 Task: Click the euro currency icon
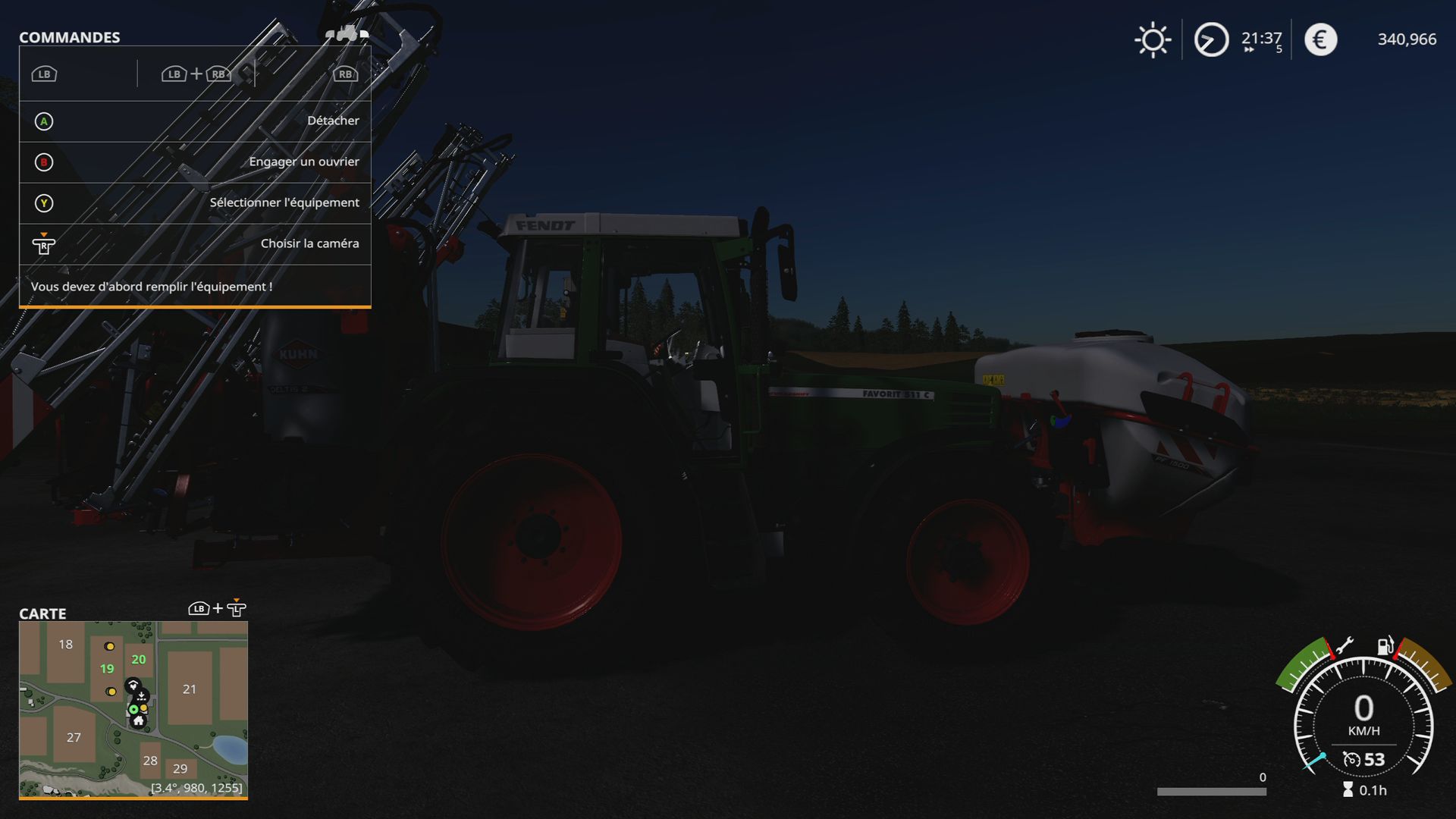coord(1319,39)
